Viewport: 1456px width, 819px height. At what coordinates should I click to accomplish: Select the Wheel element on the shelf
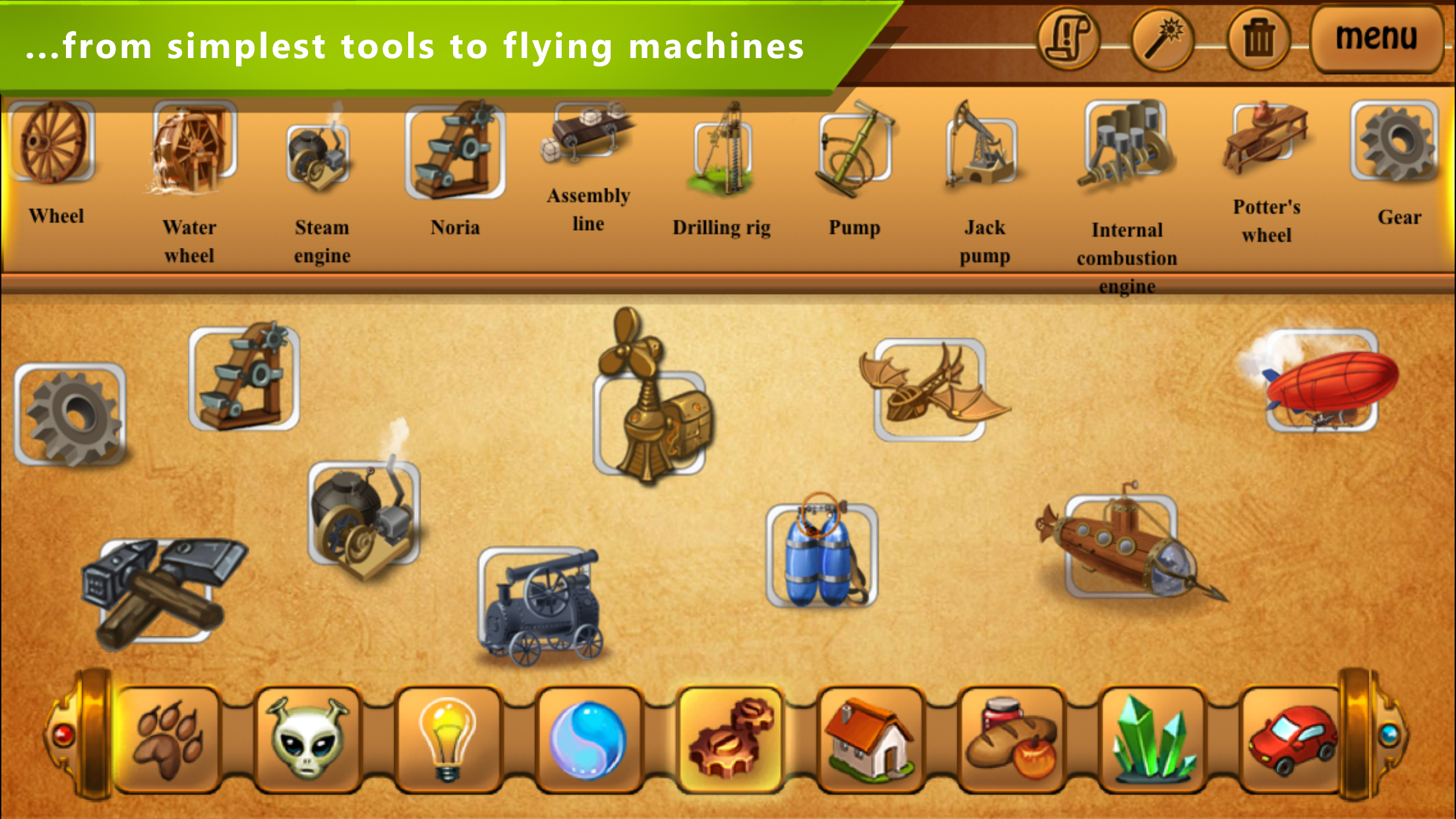[56, 142]
